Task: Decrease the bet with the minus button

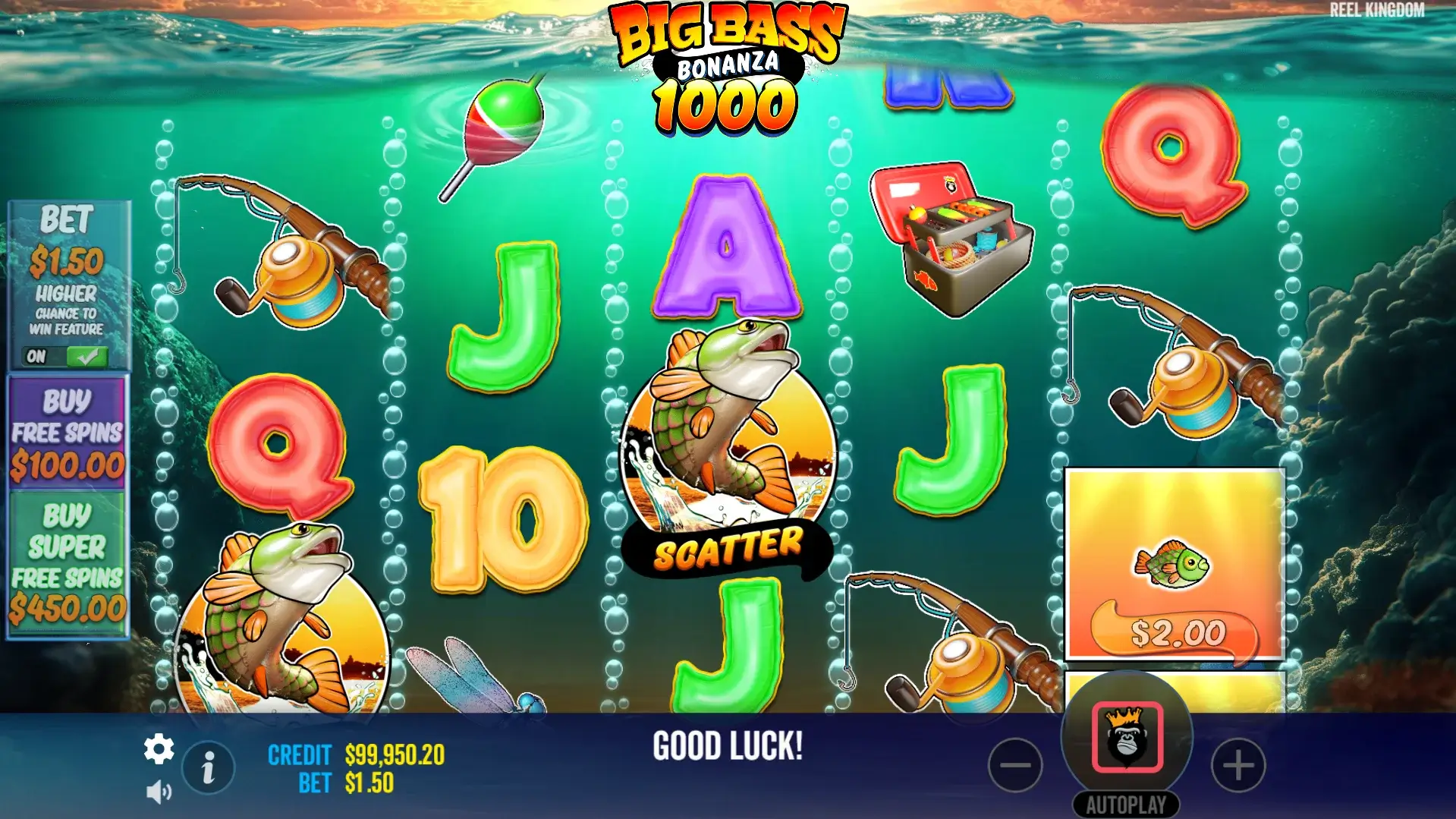Action: [x=1015, y=765]
